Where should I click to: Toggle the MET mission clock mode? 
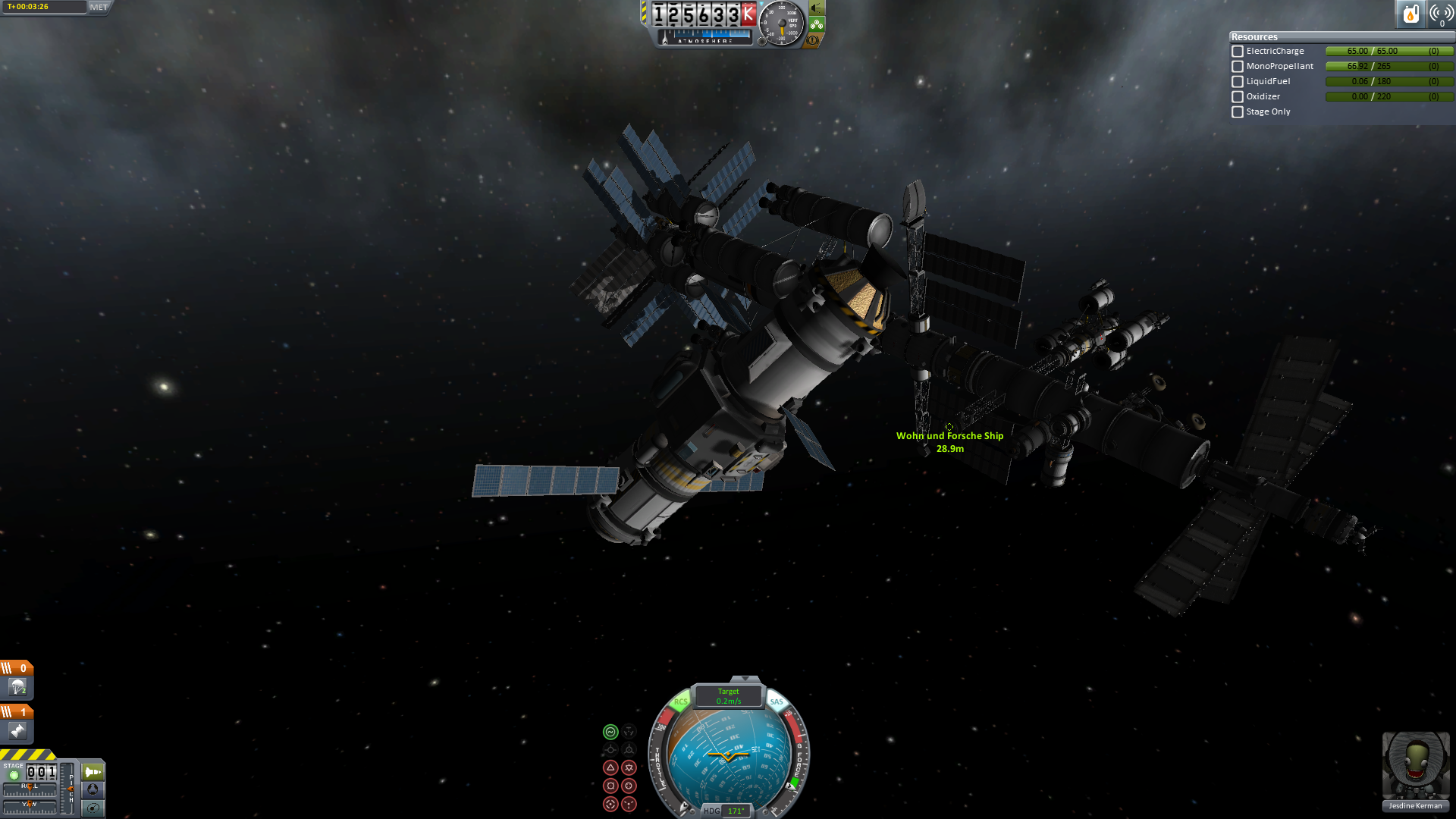tap(99, 7)
